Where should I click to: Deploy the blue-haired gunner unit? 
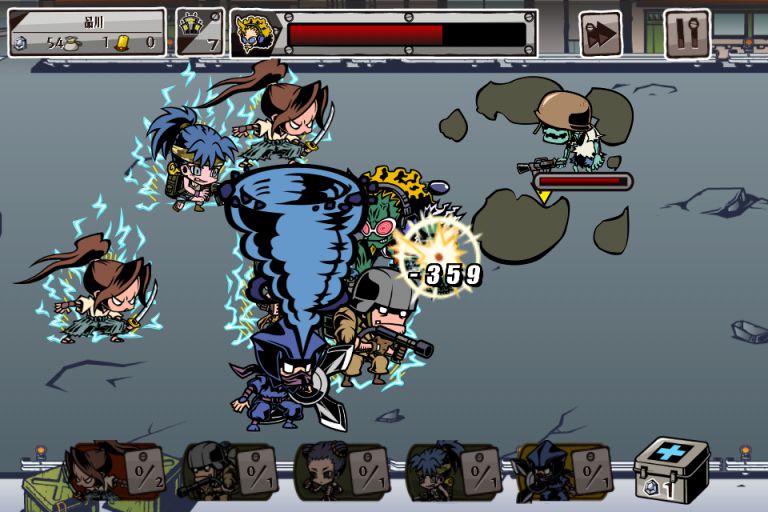(454, 470)
